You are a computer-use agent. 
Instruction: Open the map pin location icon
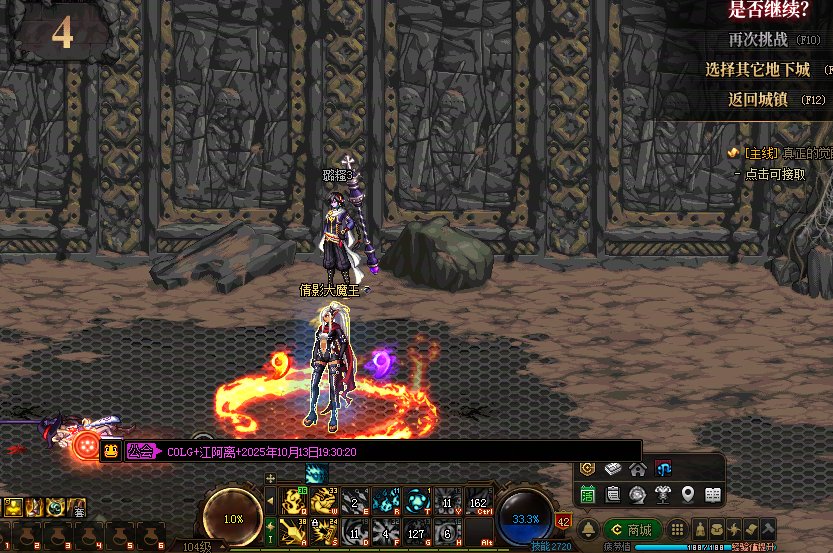pos(688,494)
